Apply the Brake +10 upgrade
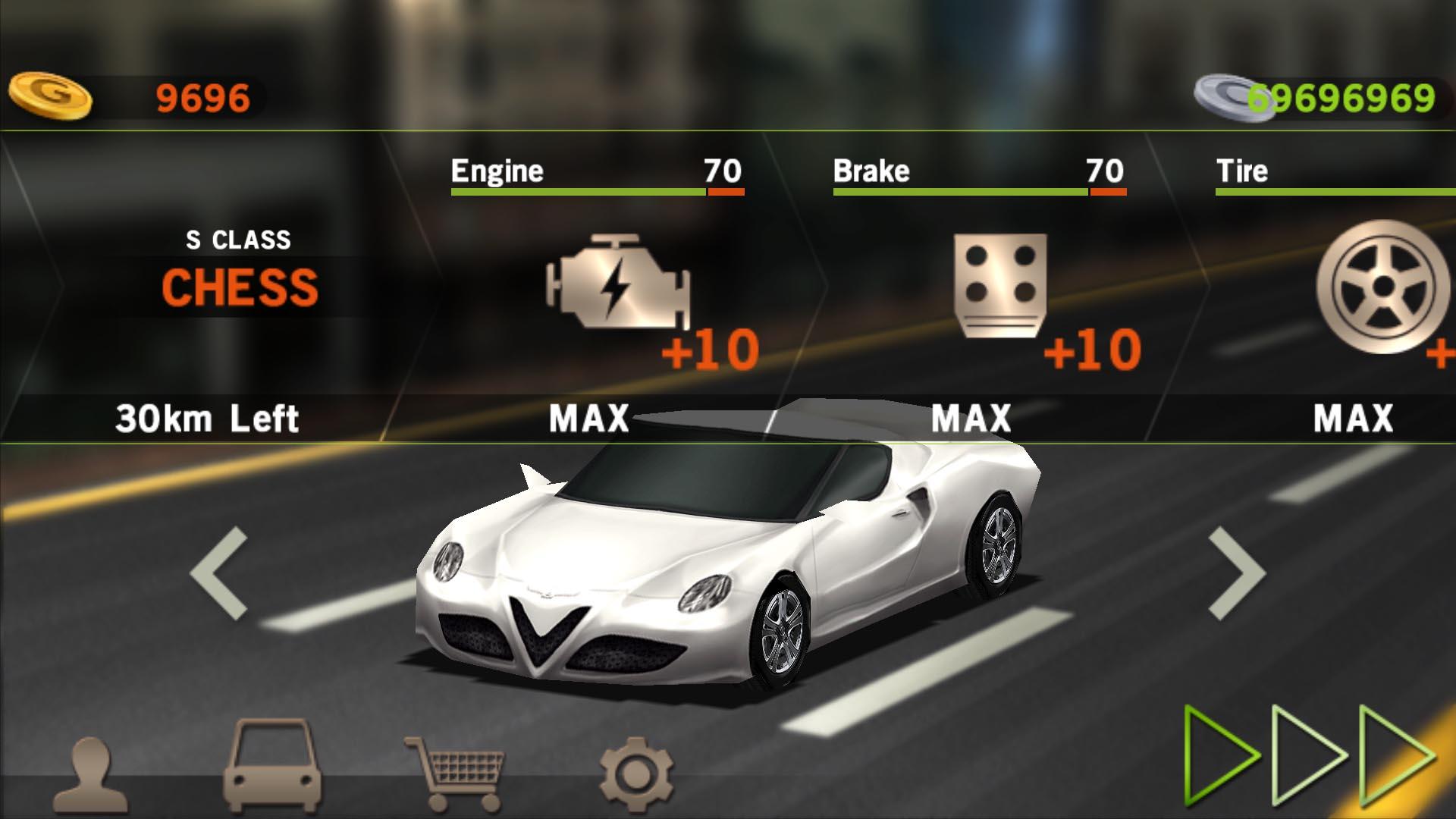 pyautogui.click(x=1092, y=349)
